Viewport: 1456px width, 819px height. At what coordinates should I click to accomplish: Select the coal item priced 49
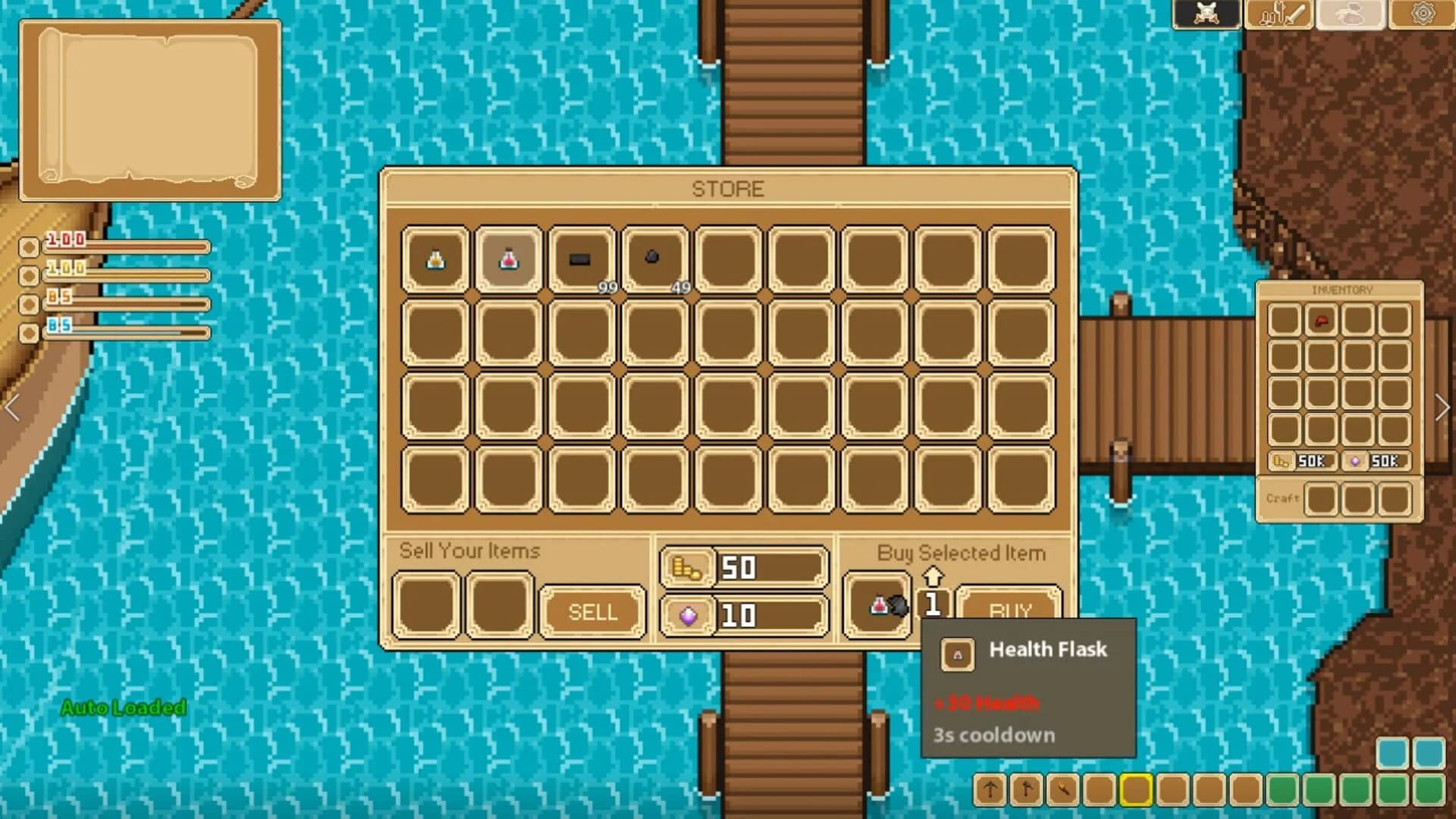653,258
